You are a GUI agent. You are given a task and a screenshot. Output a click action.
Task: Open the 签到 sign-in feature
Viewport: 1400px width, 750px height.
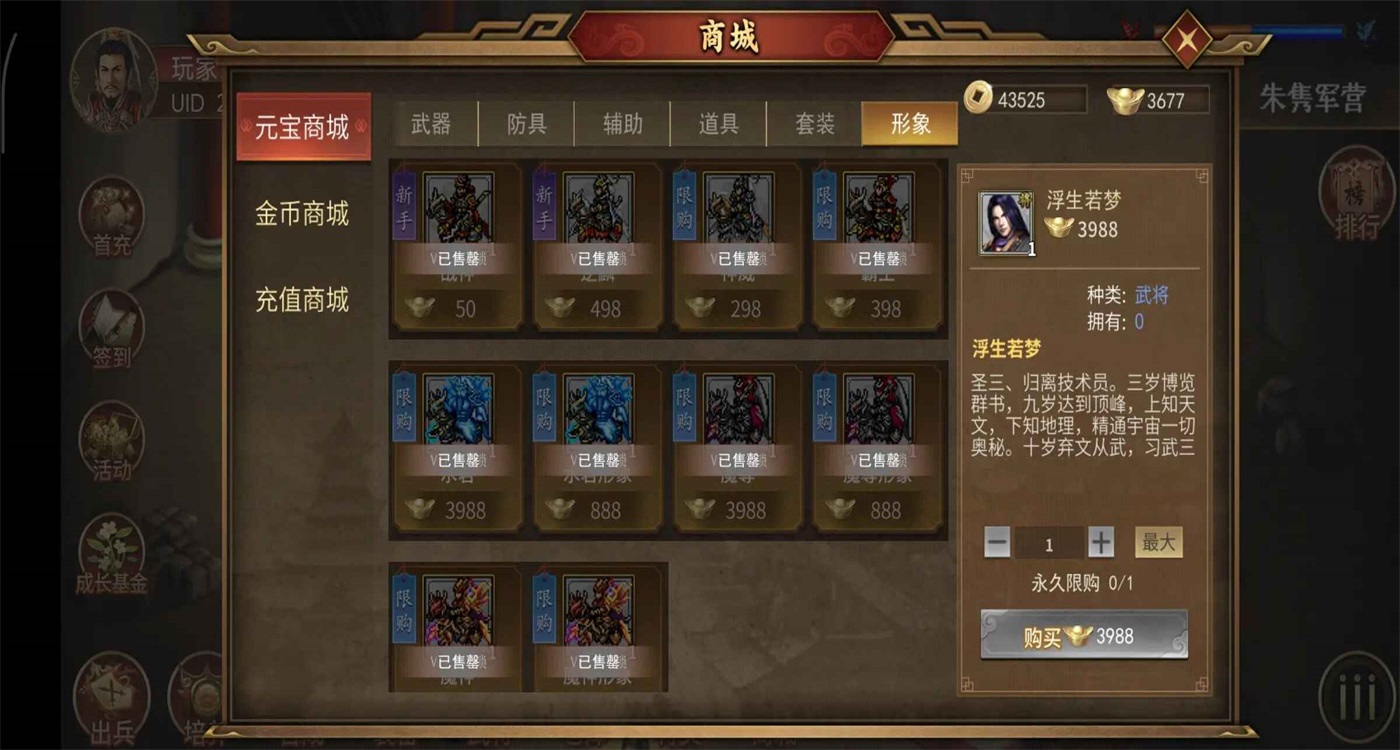tap(110, 330)
